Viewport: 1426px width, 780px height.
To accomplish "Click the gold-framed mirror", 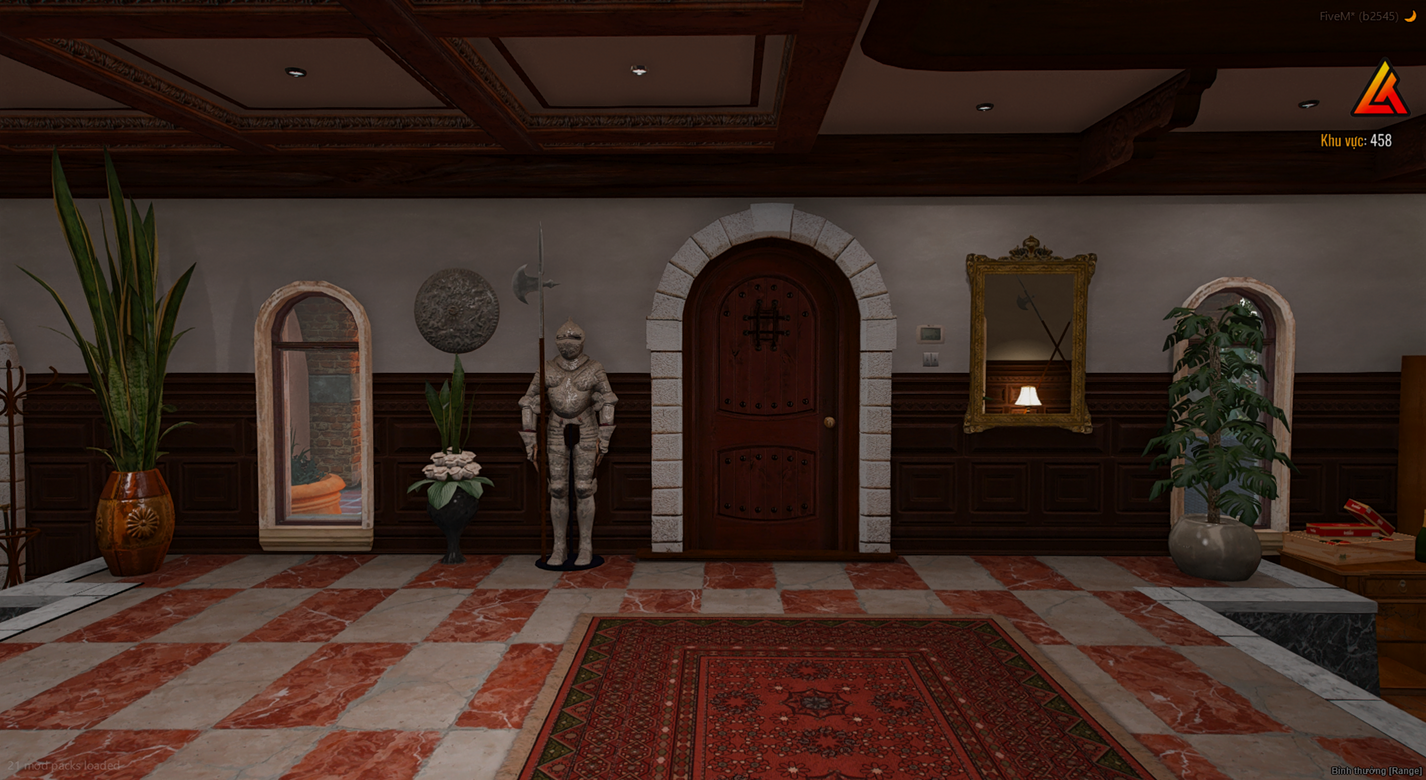I will (1026, 340).
